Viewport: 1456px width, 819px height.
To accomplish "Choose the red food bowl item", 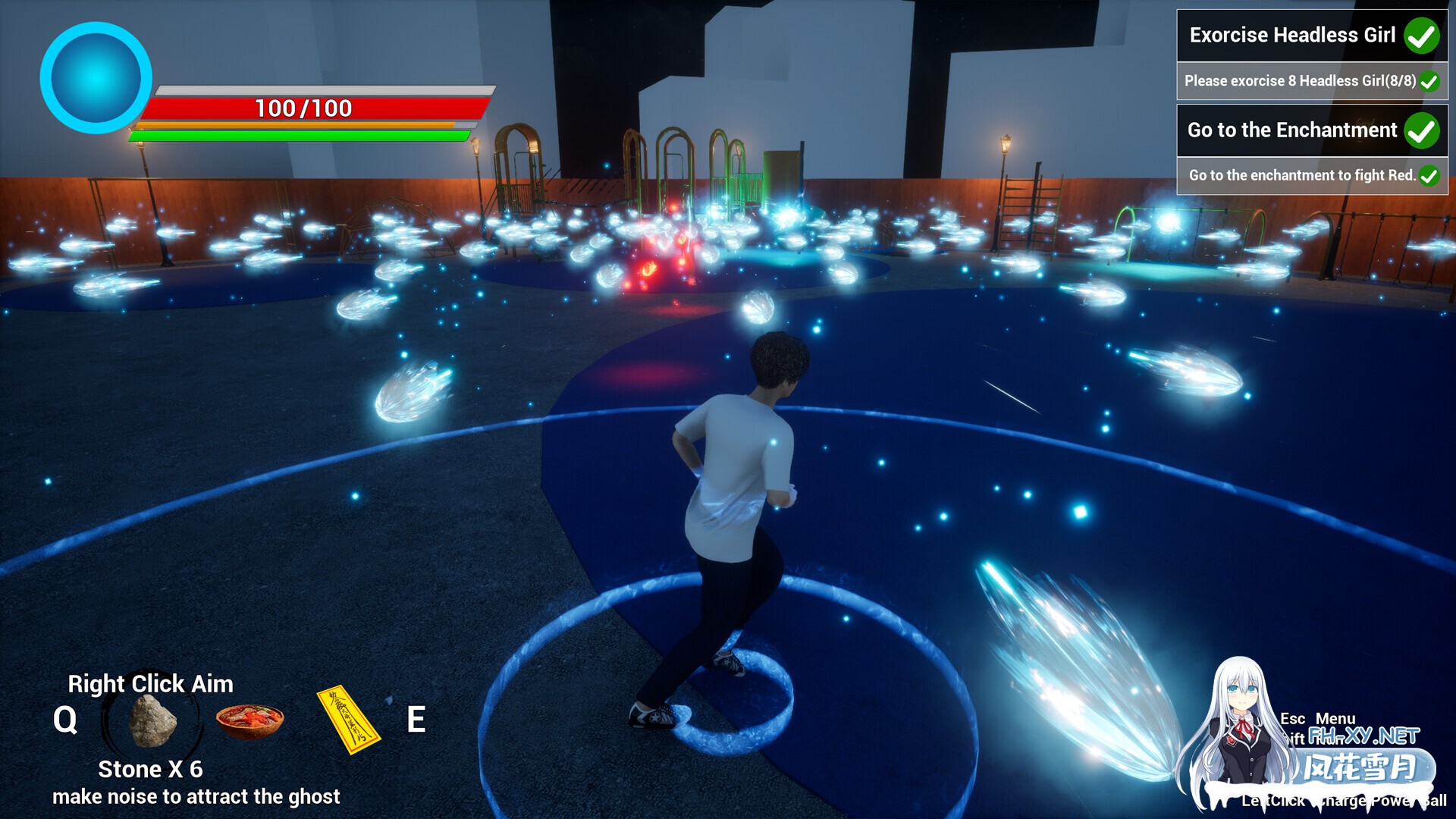I will (249, 720).
